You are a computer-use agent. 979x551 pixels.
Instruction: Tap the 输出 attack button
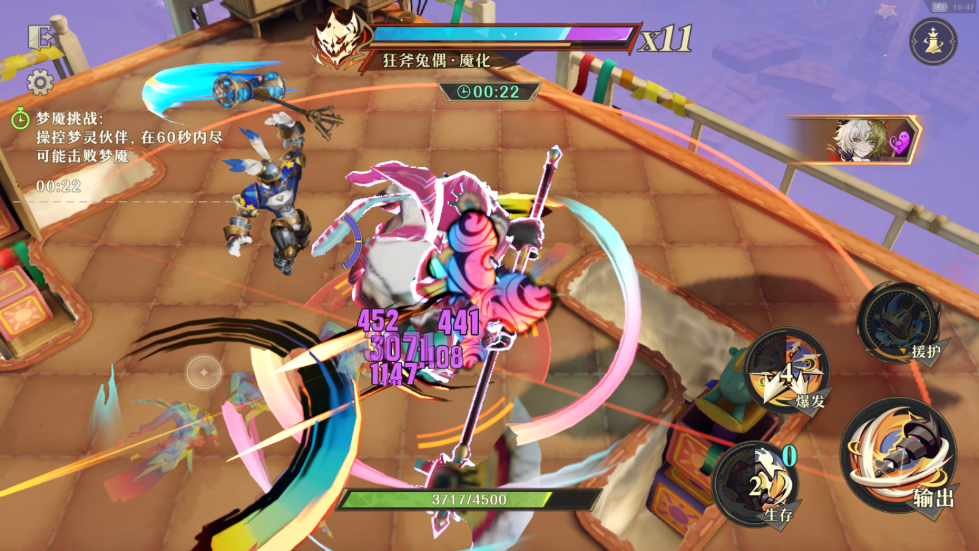coord(898,456)
